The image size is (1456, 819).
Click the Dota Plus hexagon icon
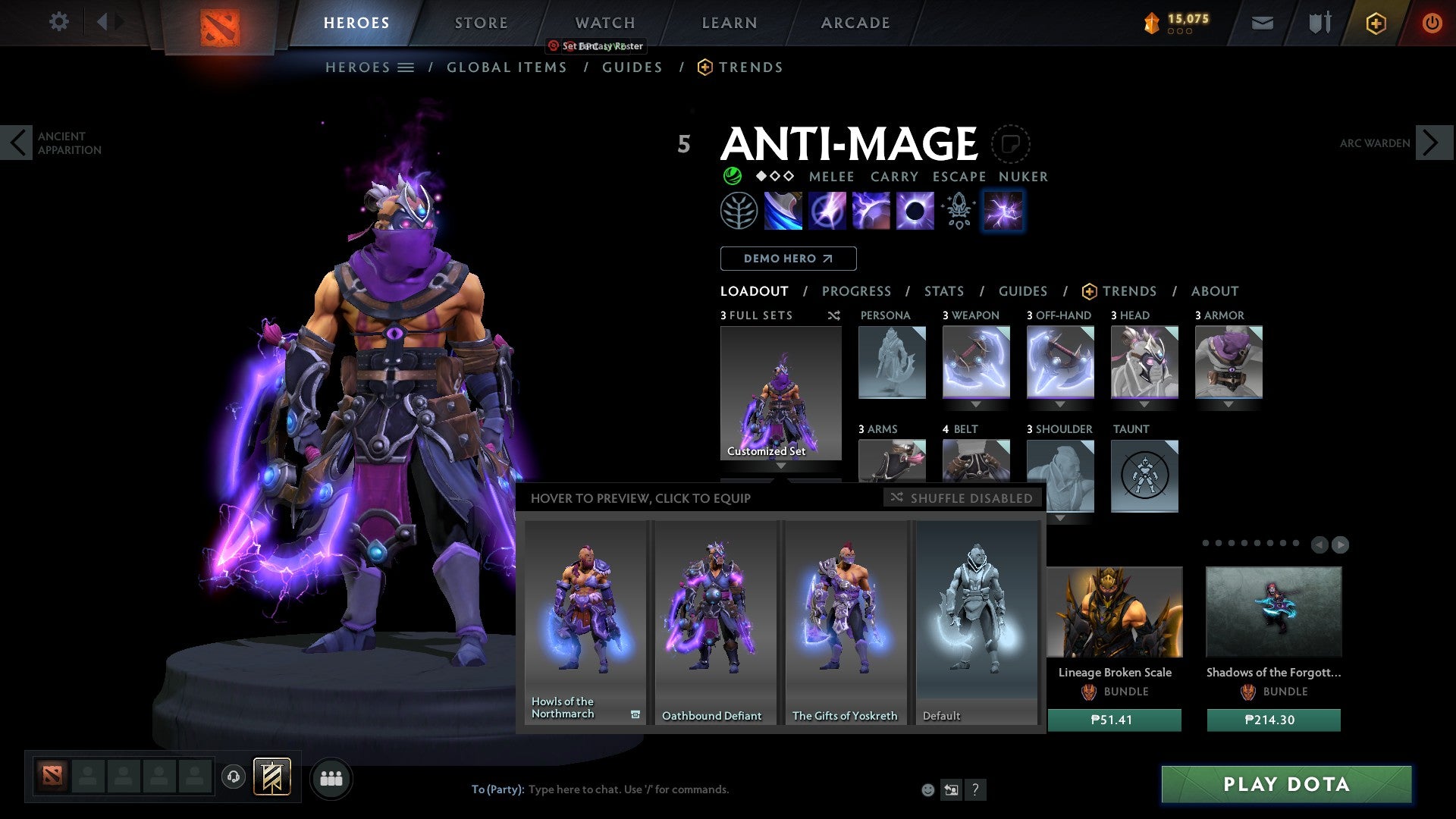(x=1376, y=23)
